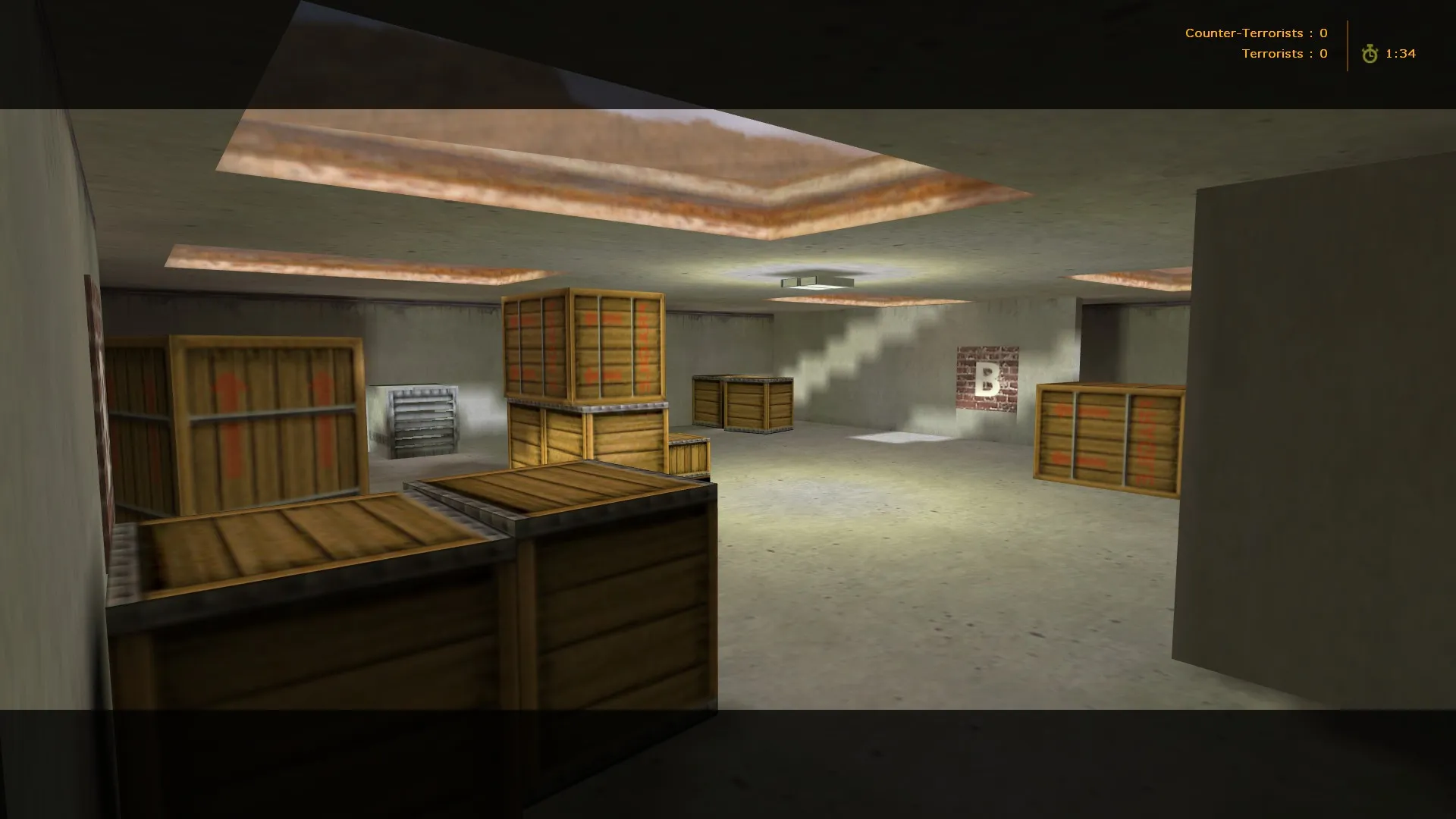Click the stopwatch timer icon

[x=1368, y=54]
